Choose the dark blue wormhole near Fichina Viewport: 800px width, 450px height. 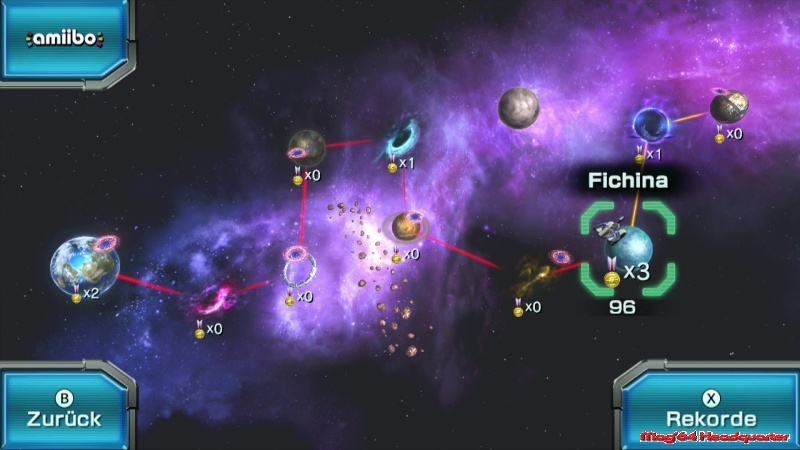coord(650,126)
